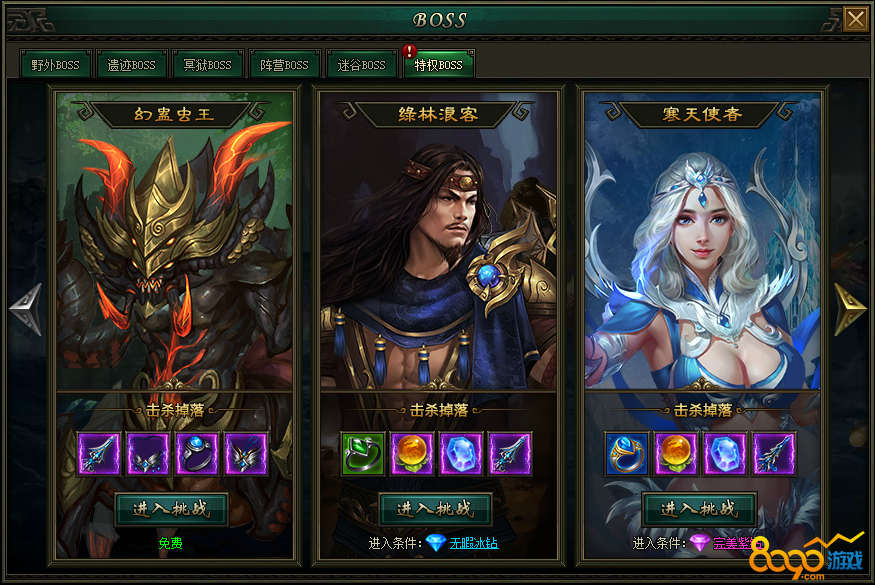
Task: Inspect the blue gold ring drop under 寒天使者
Action: coord(626,453)
